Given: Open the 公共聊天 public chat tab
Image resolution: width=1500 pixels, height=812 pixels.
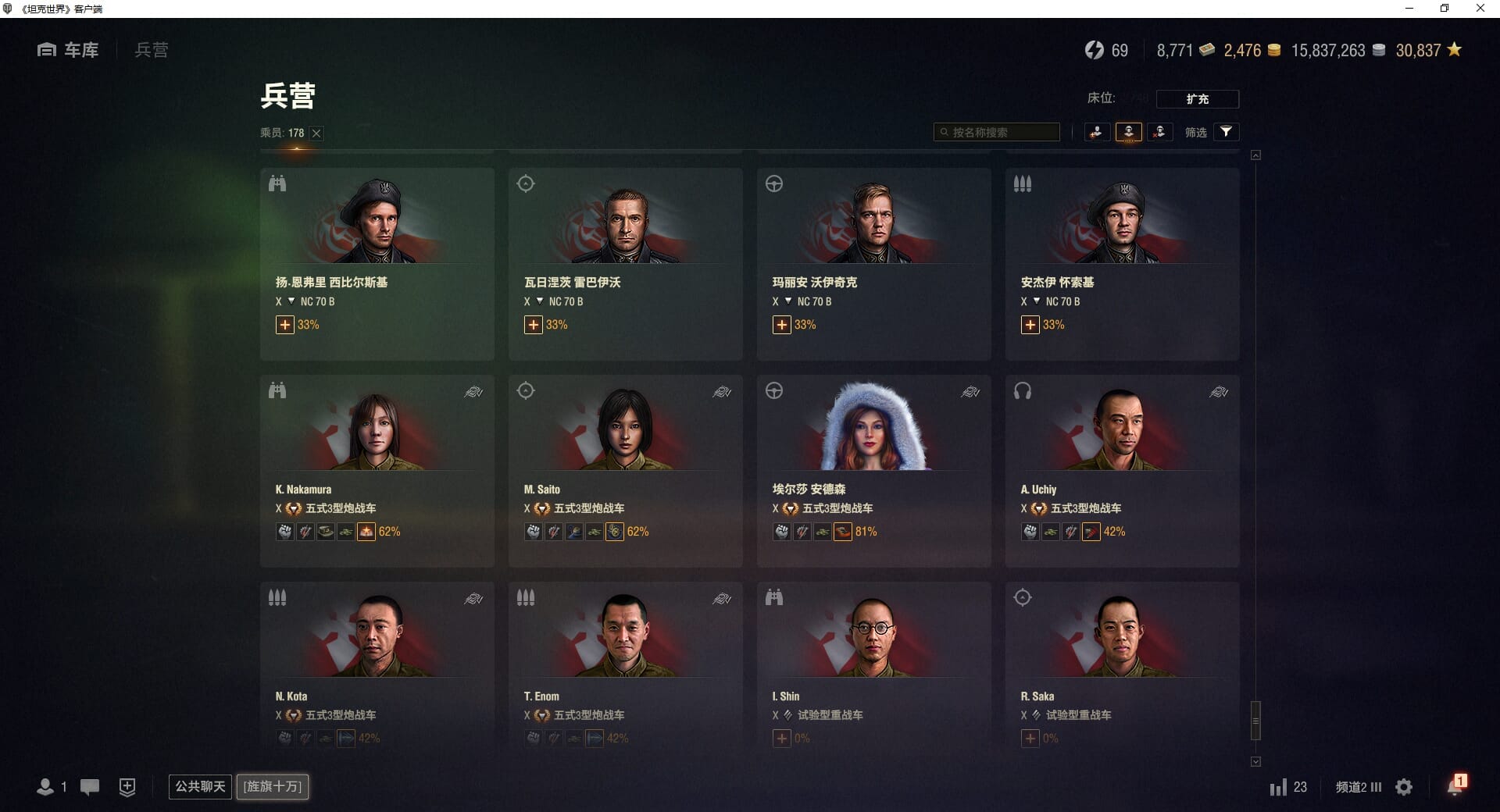Looking at the screenshot, I should pos(200,786).
